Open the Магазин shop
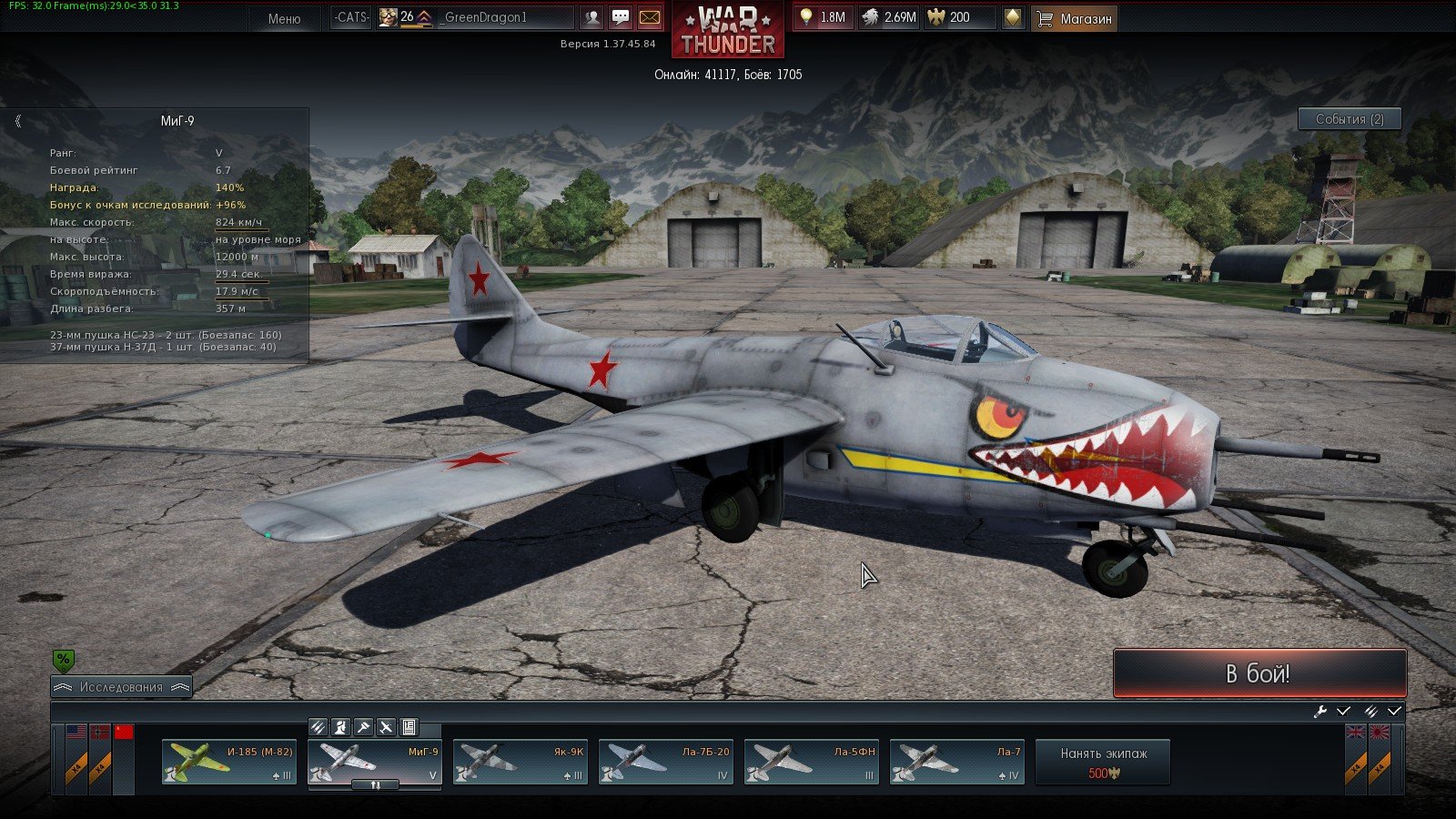The image size is (1456, 819). [1075, 18]
